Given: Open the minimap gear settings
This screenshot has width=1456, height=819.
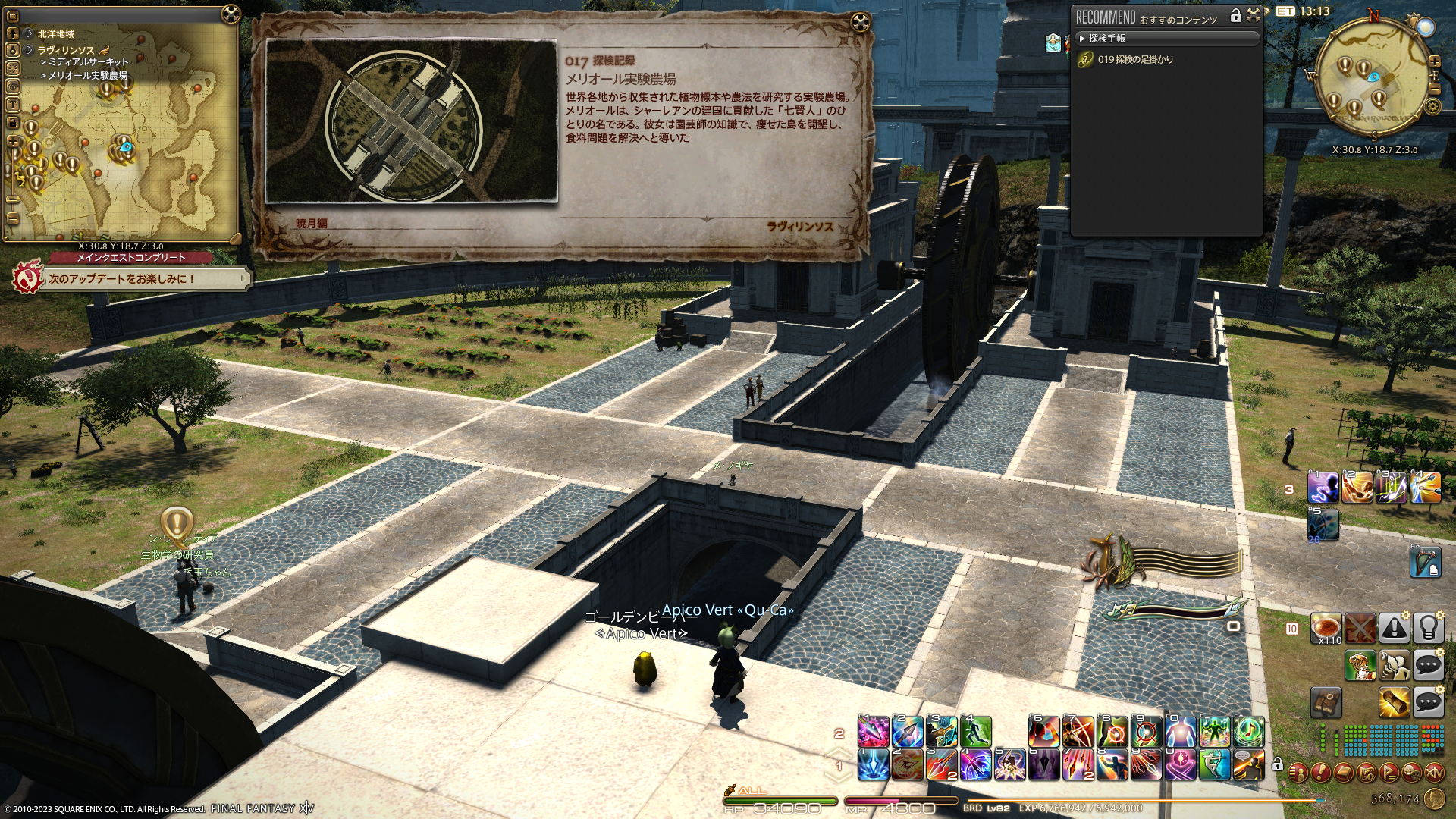Looking at the screenshot, I should [x=1432, y=107].
